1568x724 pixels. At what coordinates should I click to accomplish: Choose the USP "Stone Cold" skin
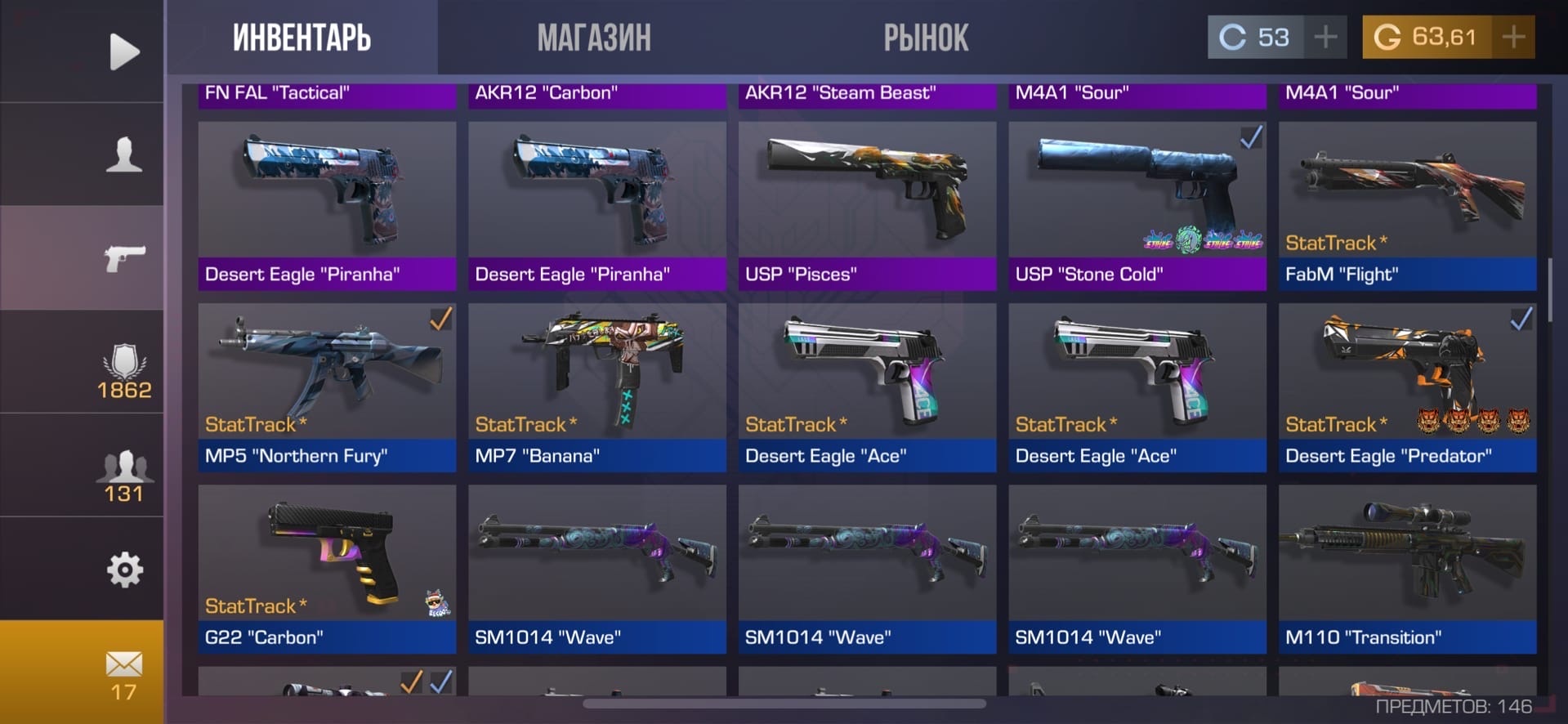click(x=1137, y=206)
